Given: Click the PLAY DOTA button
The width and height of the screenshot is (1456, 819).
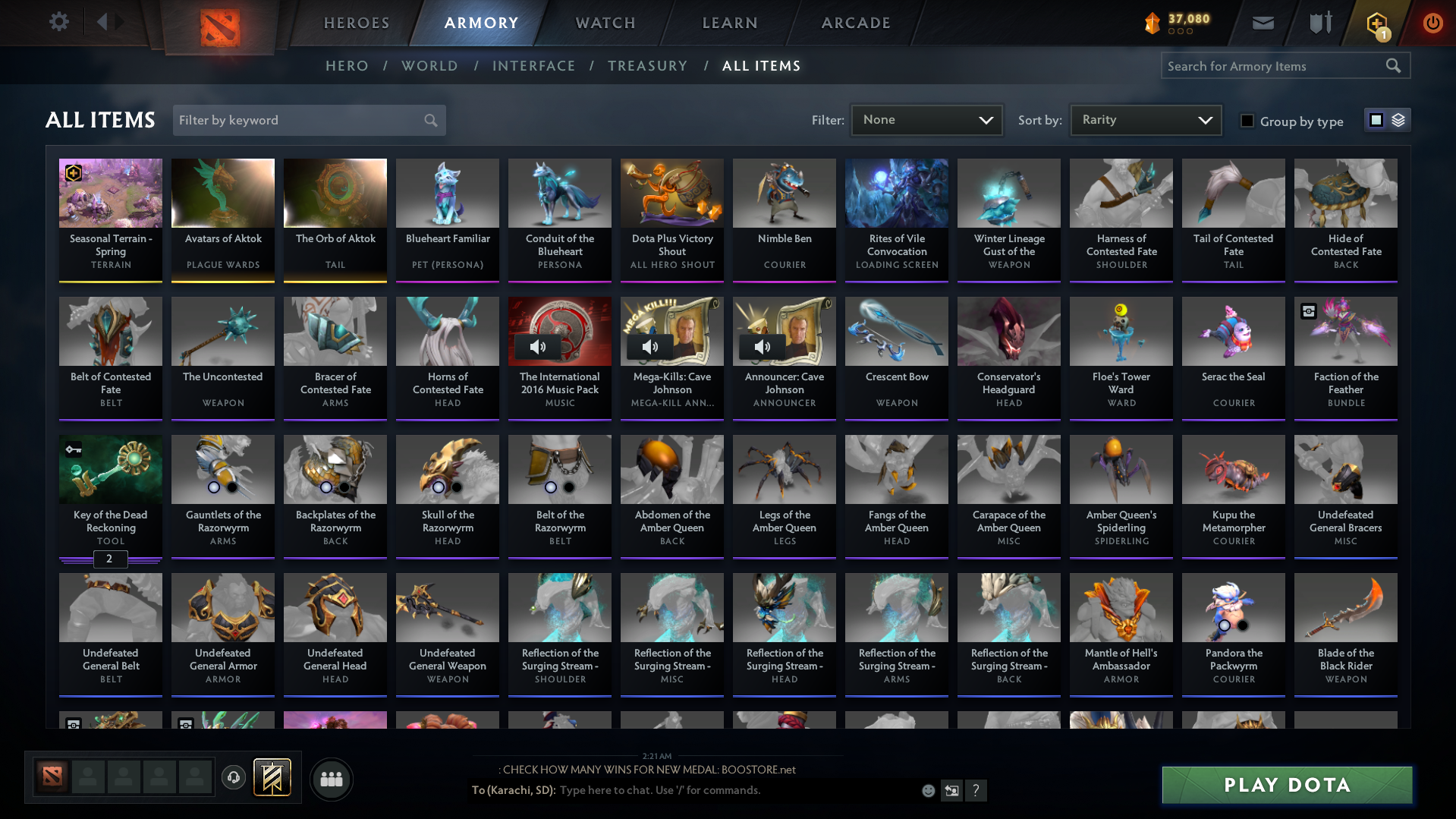Looking at the screenshot, I should point(1286,785).
